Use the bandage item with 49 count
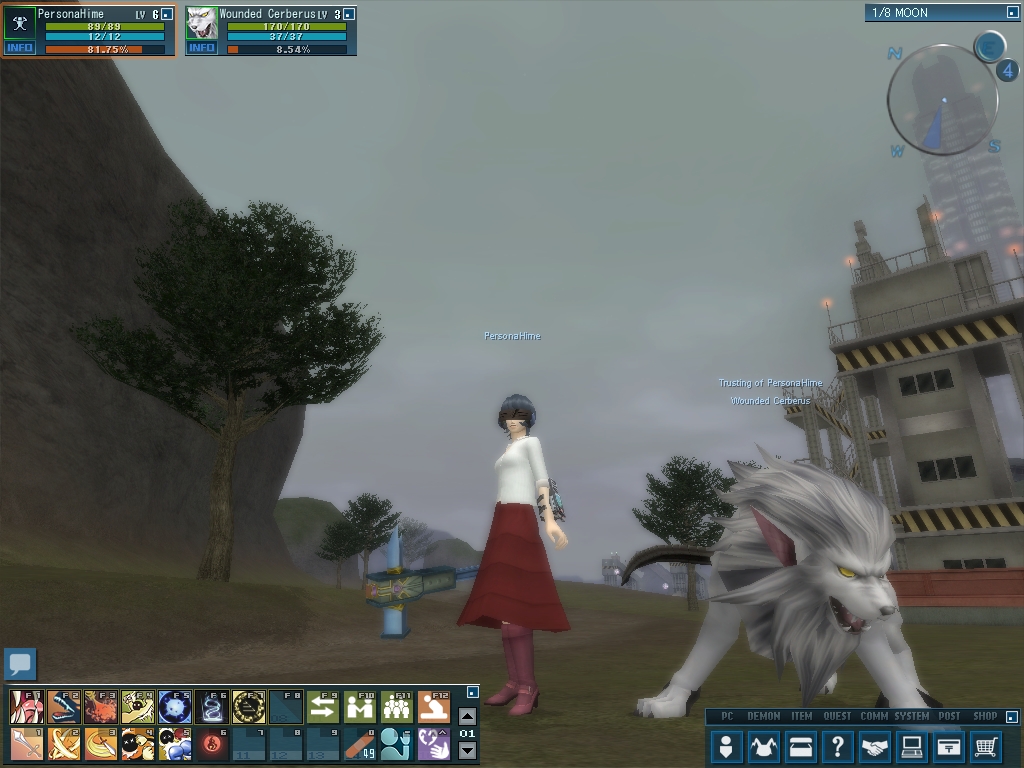The width and height of the screenshot is (1024, 768). 359,744
